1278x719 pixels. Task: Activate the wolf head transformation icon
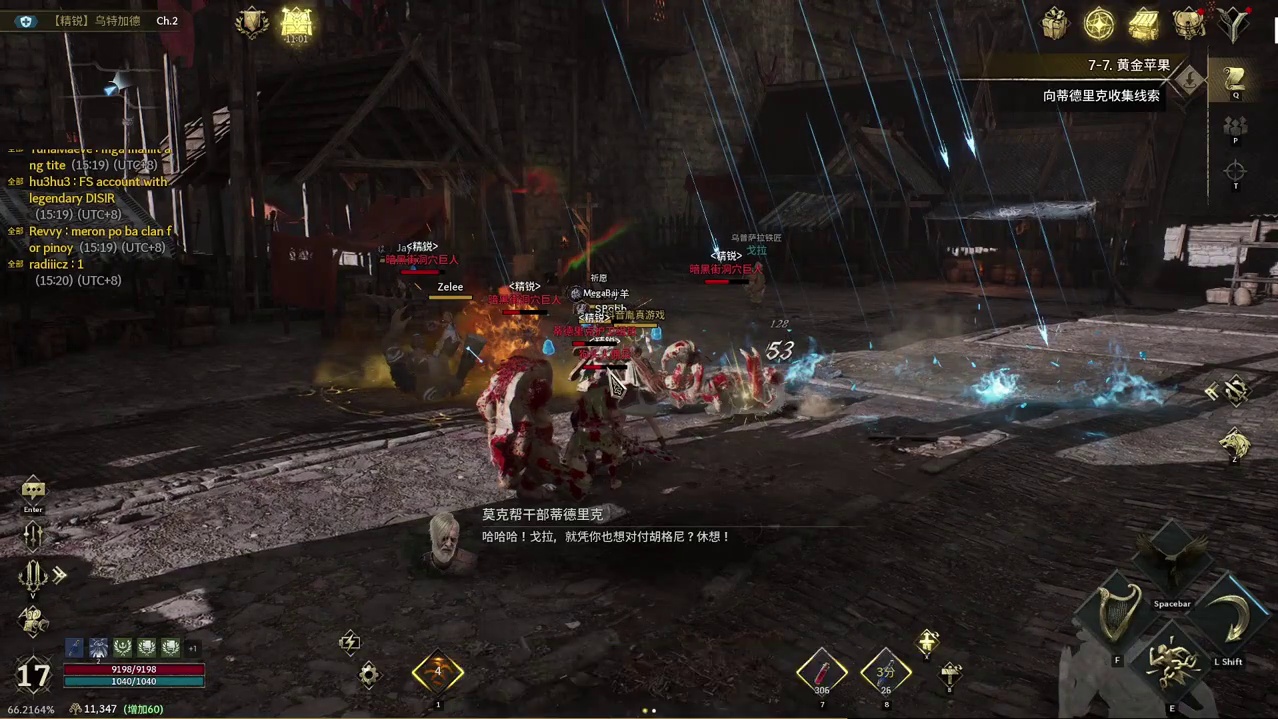pyautogui.click(x=1235, y=444)
